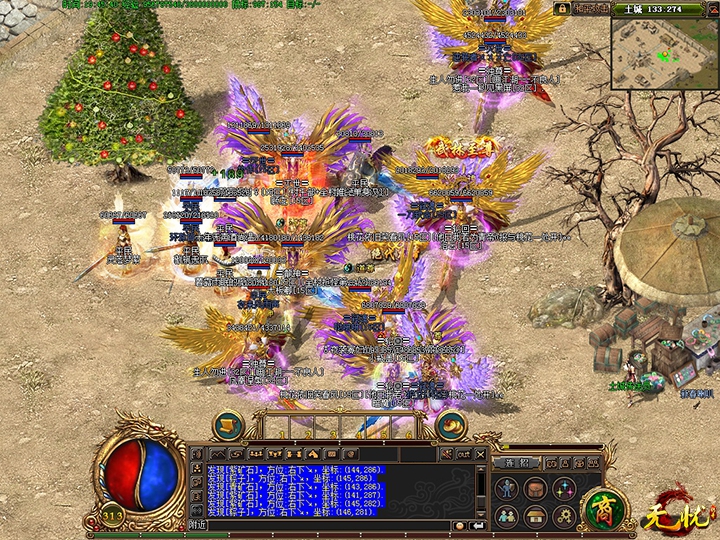720x540 pixels.
Task: Open the sparkling stars skills icon
Action: [x=564, y=488]
